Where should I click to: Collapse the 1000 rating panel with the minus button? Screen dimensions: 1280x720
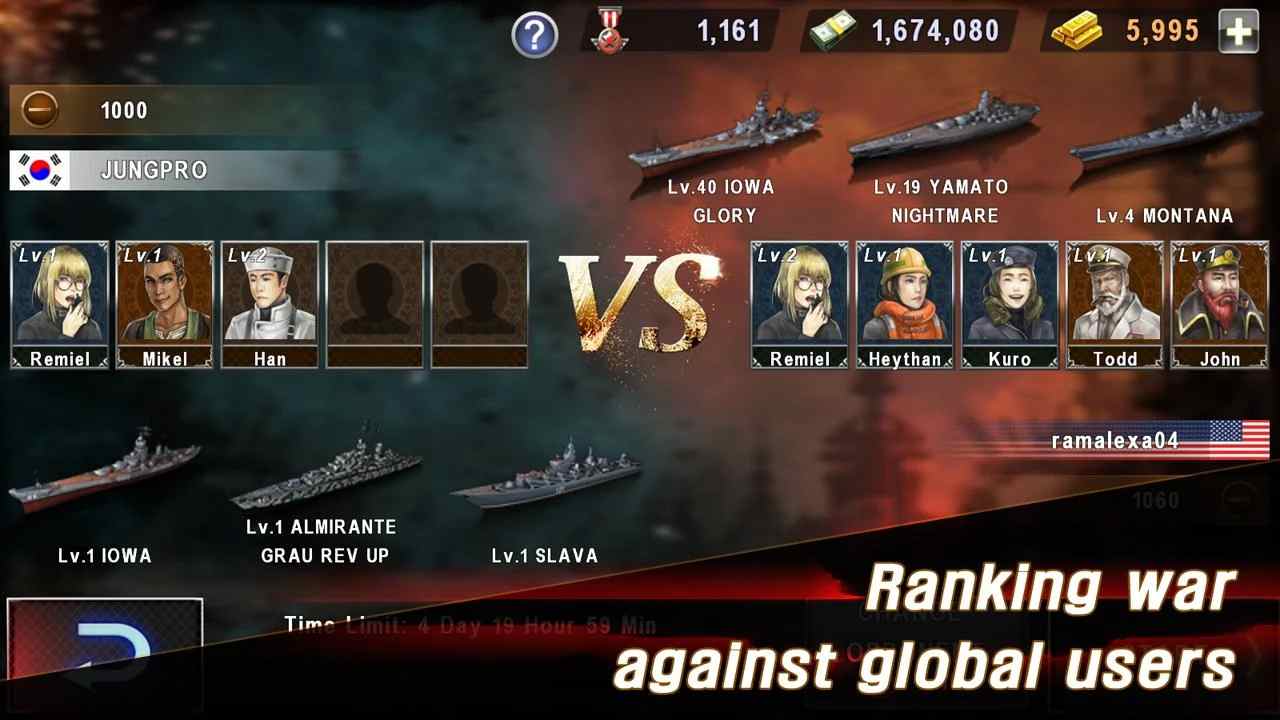click(x=38, y=110)
